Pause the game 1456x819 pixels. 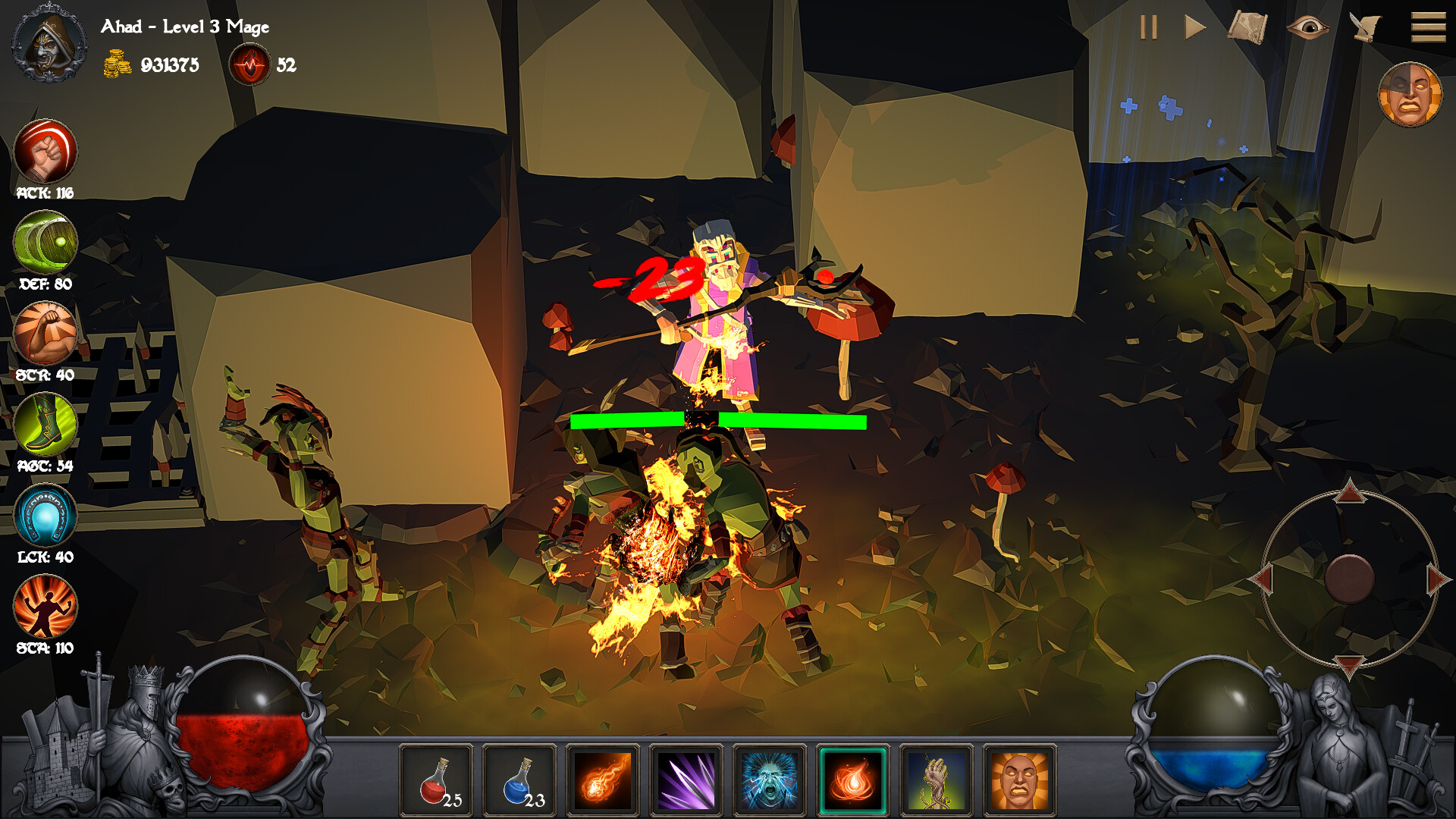1149,28
